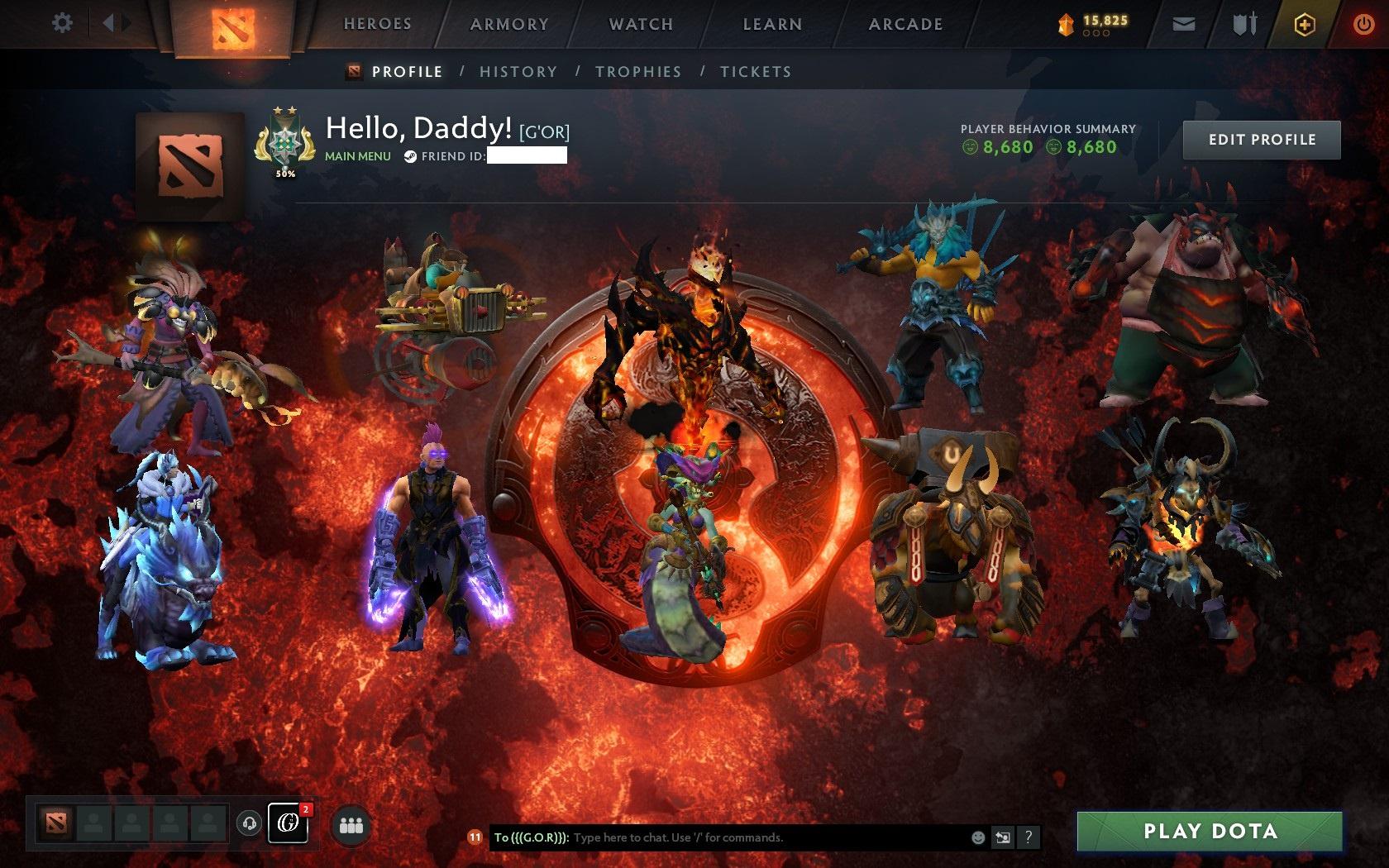Toggle the chat wheel icon near chat input
The image size is (1389, 868).
pos(1004,837)
